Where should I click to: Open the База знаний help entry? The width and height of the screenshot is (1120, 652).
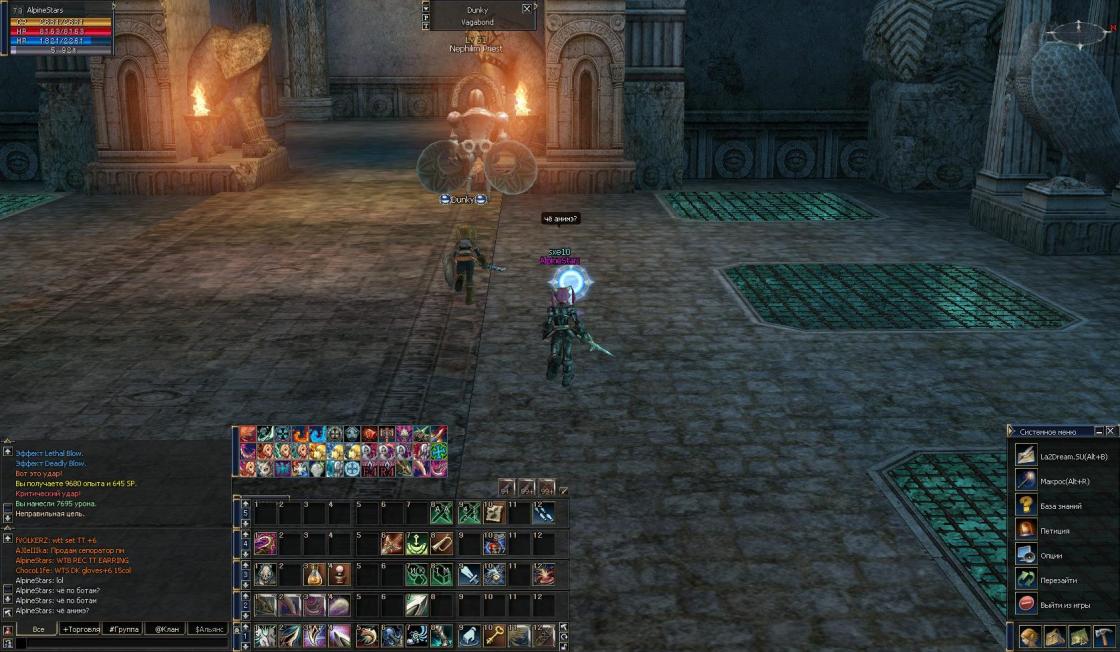coord(1060,506)
